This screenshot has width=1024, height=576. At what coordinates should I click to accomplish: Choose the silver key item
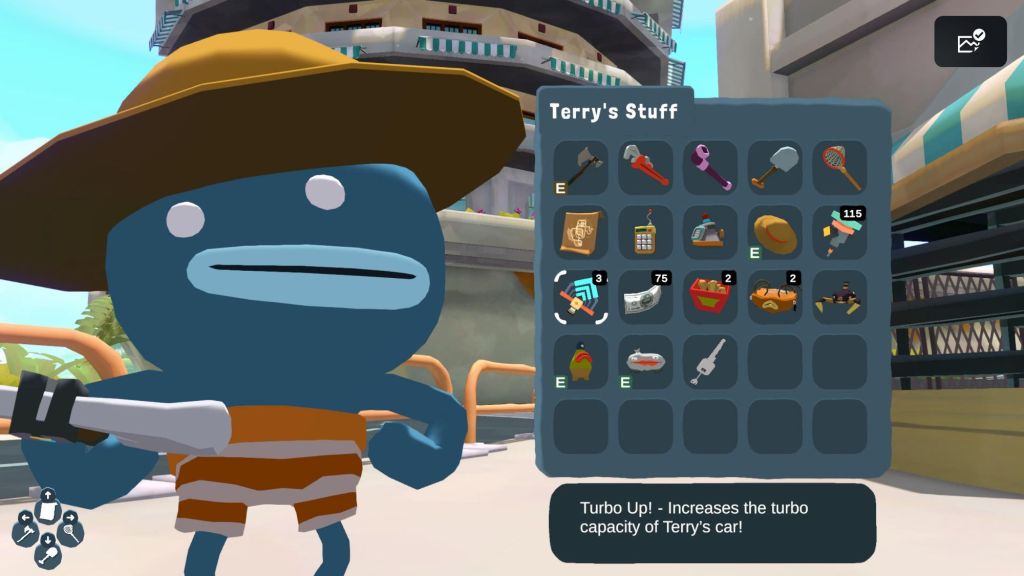710,362
